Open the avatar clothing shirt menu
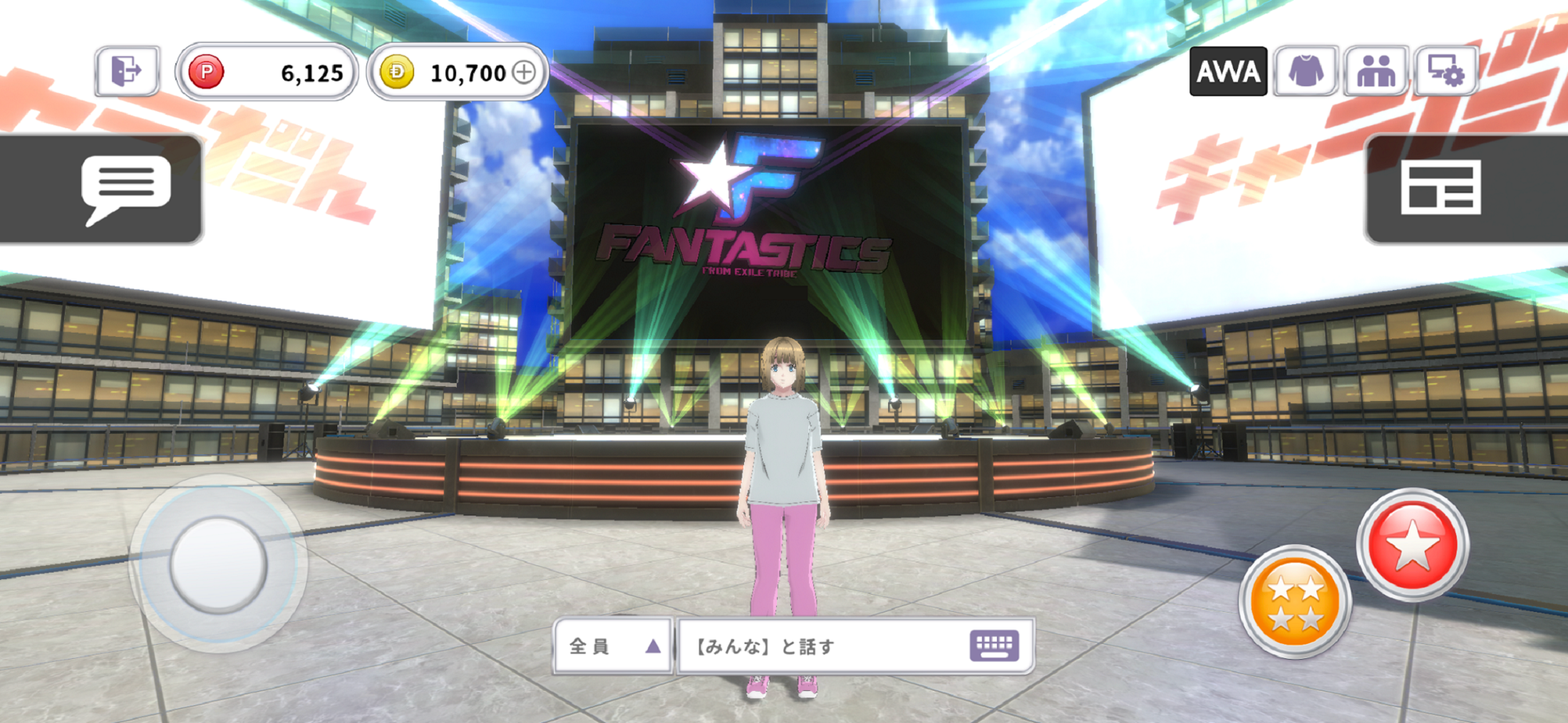The height and width of the screenshot is (723, 1568). (x=1306, y=71)
